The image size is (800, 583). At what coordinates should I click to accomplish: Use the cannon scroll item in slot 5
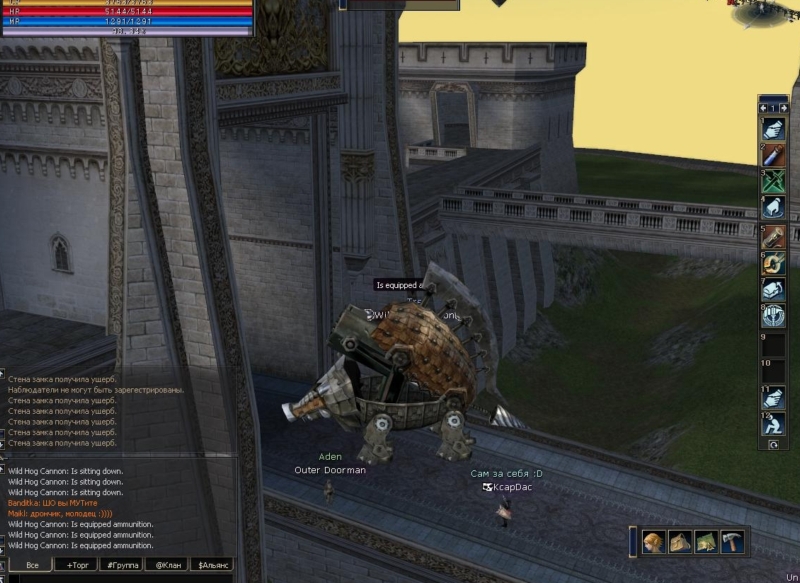click(774, 236)
